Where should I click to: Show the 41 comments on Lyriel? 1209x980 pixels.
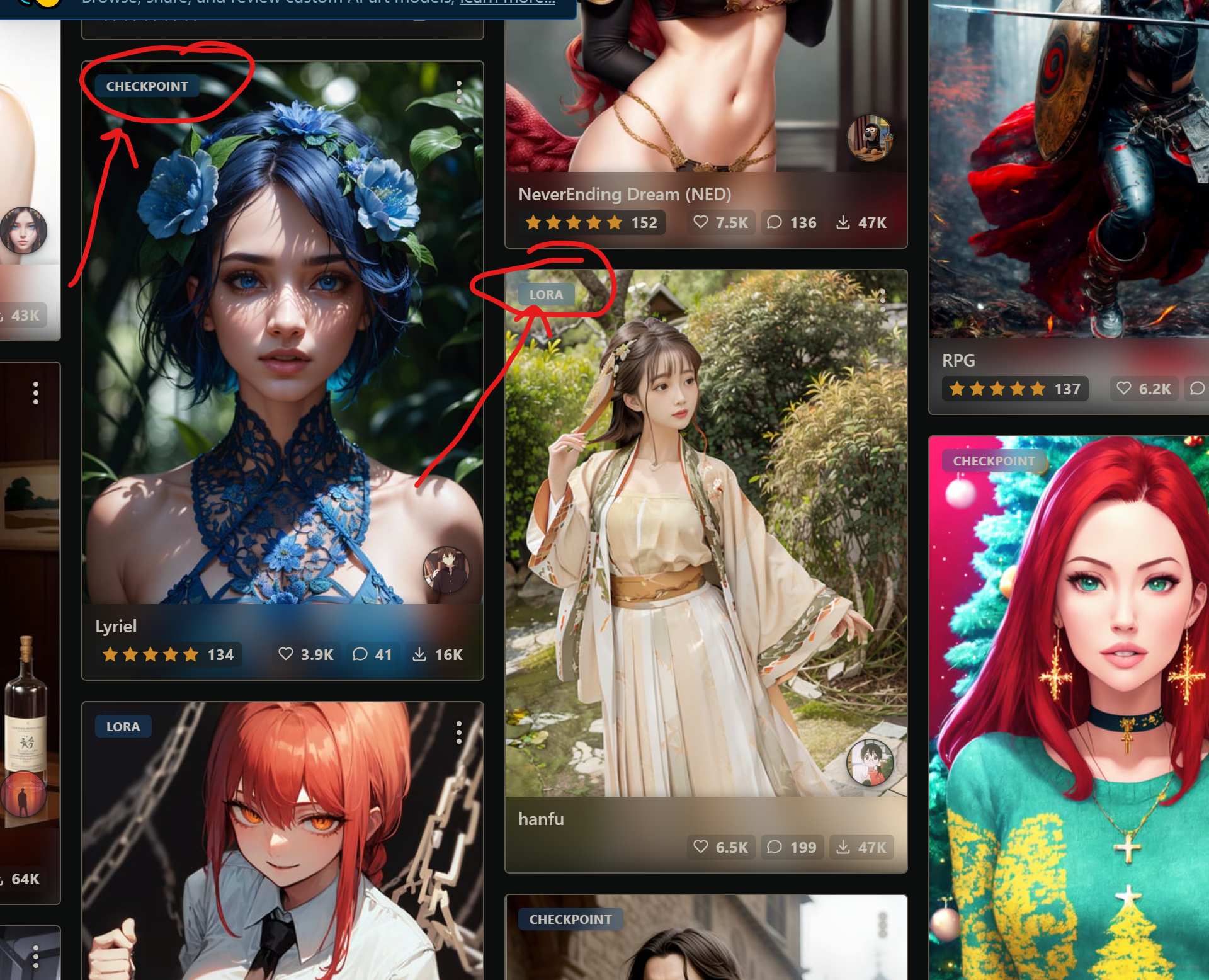pos(372,654)
